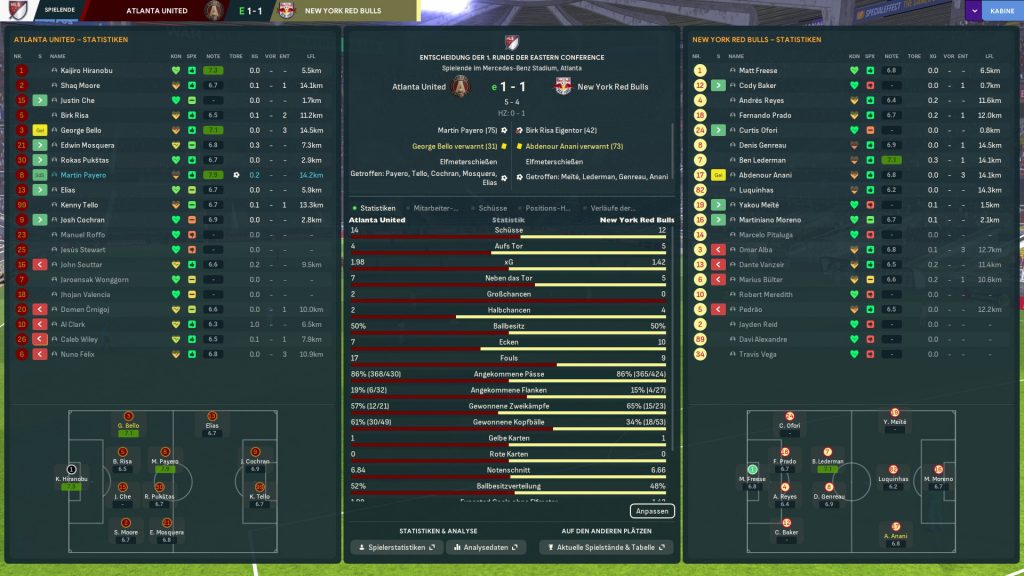Image resolution: width=1024 pixels, height=576 pixels.
Task: Click George Bello's row in the Atlanta list
Action: [x=83, y=130]
